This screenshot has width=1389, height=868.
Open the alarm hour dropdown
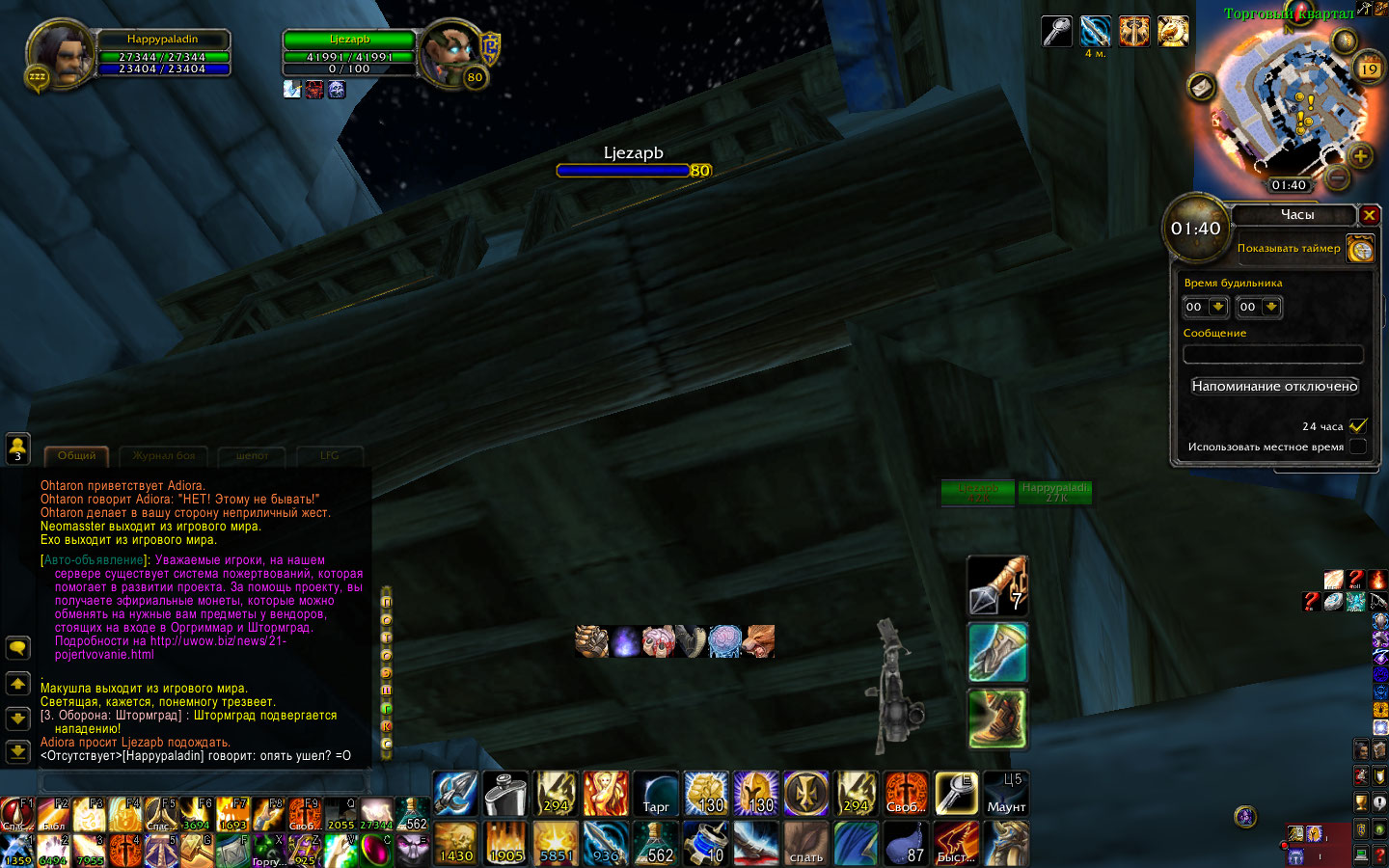[1218, 307]
